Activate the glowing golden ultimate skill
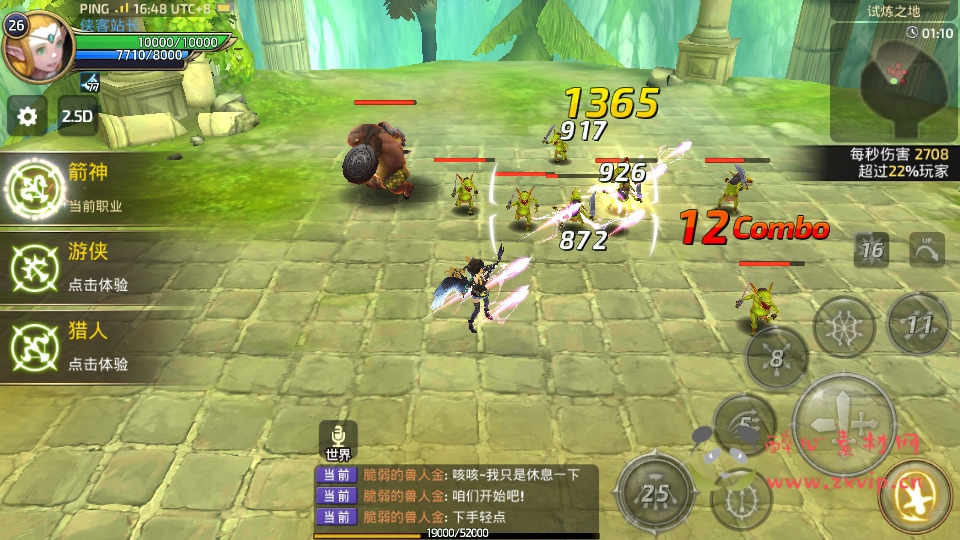 (x=914, y=497)
